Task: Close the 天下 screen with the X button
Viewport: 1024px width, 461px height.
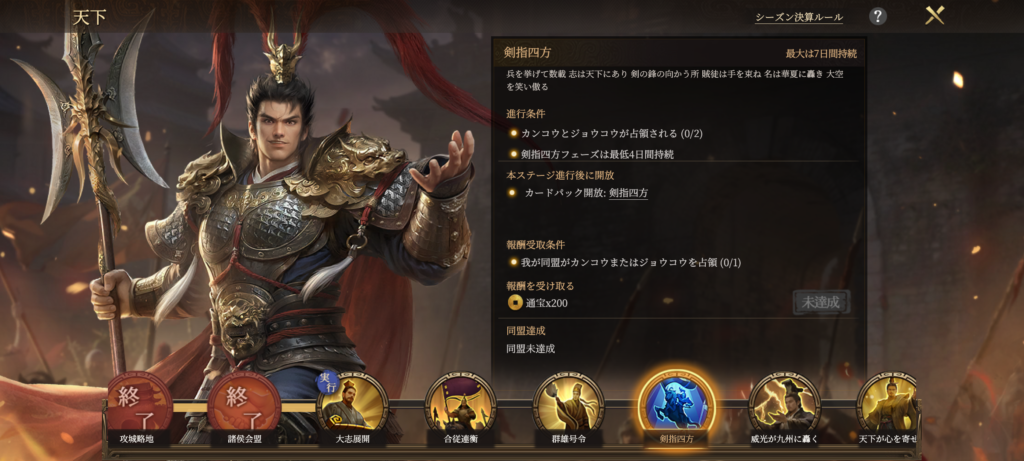Action: pos(934,16)
